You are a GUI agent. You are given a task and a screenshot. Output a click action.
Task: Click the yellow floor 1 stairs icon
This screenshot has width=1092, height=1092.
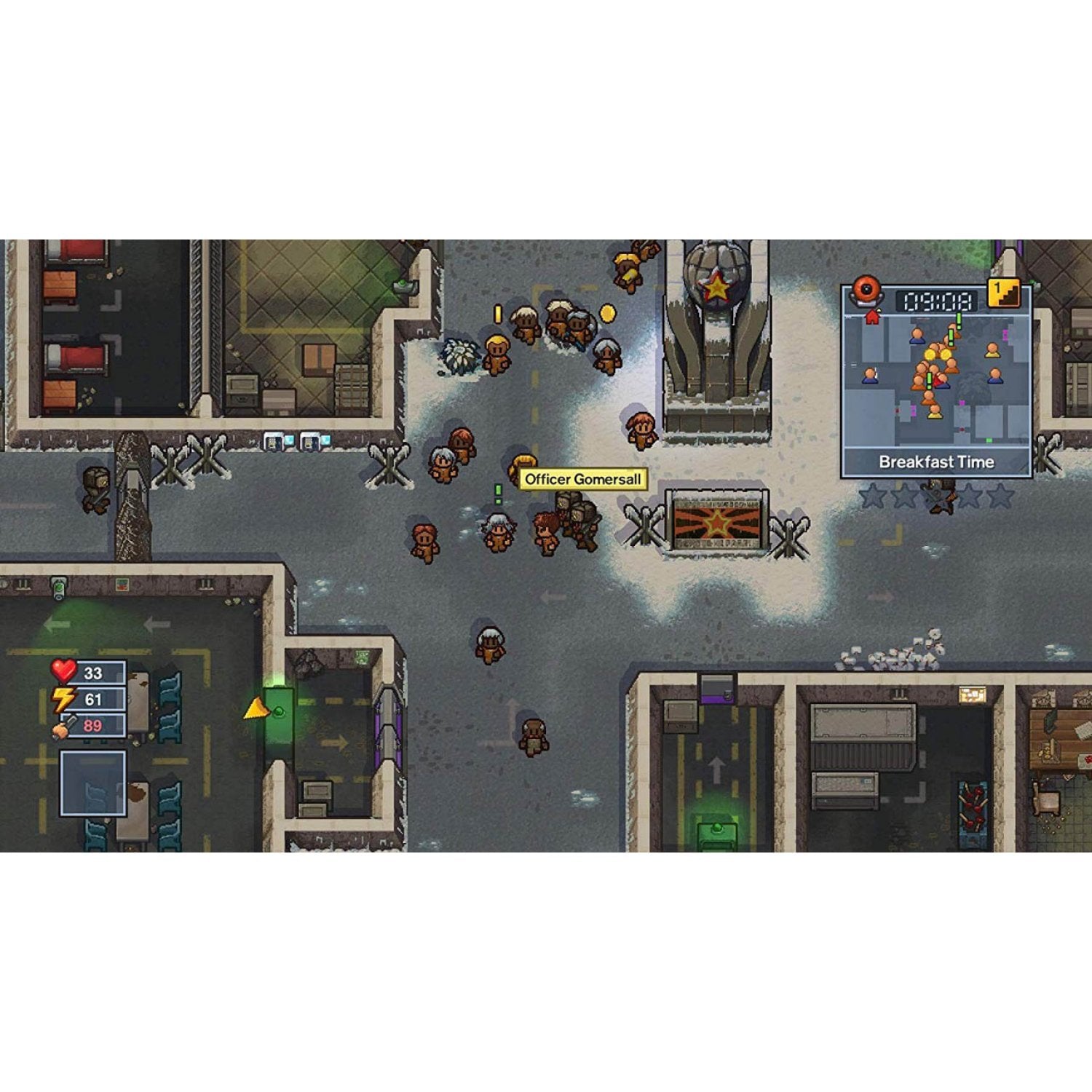point(1004,293)
